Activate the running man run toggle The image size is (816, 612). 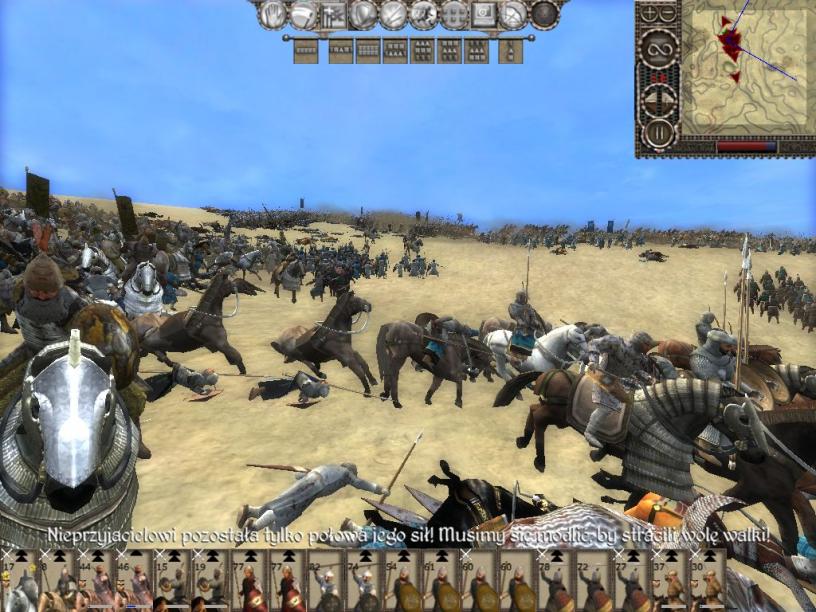pyautogui.click(x=424, y=14)
